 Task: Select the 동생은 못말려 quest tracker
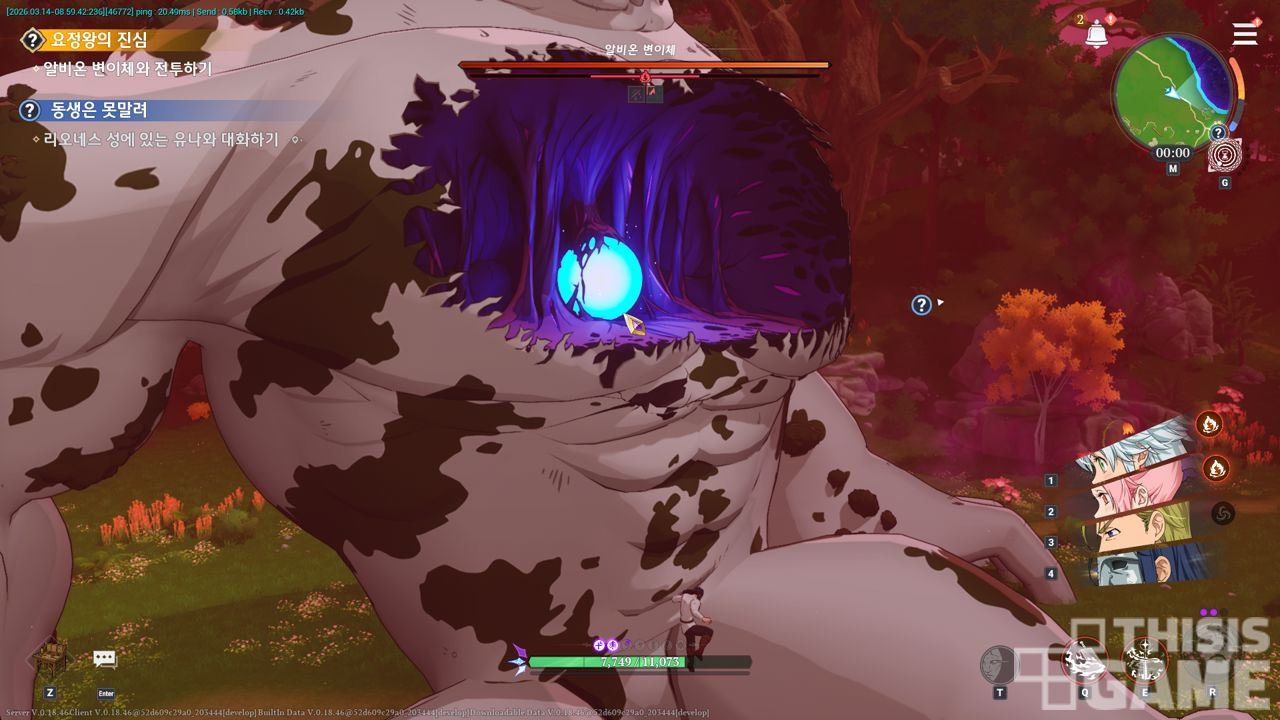pos(99,110)
